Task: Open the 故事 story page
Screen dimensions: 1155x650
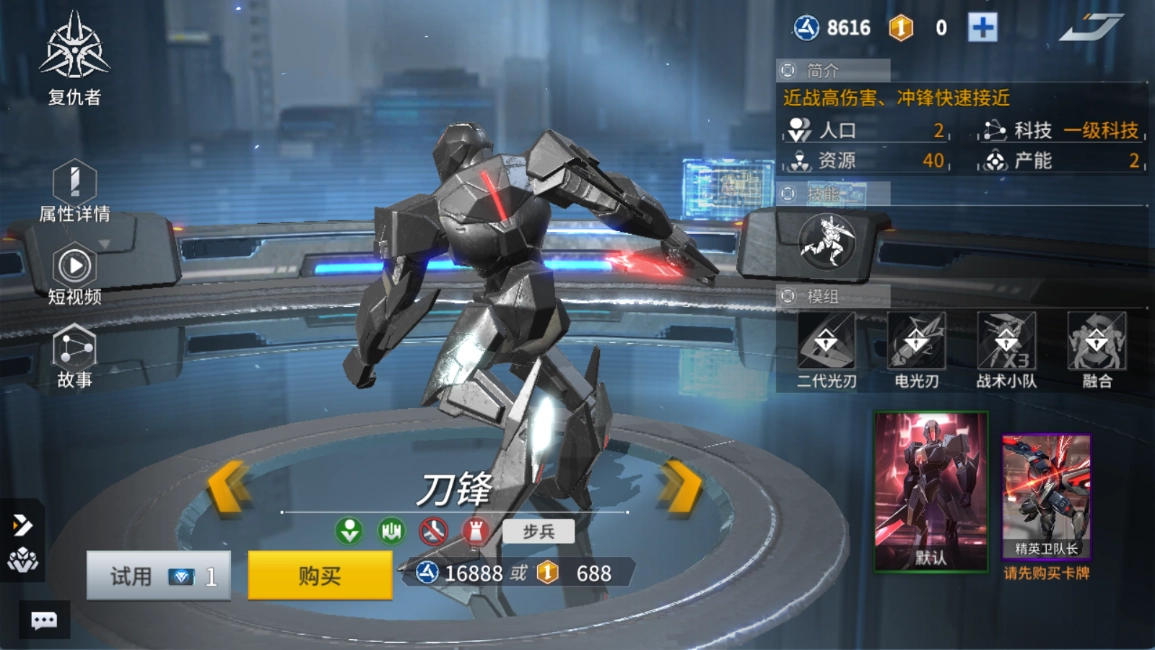Action: 75,357
